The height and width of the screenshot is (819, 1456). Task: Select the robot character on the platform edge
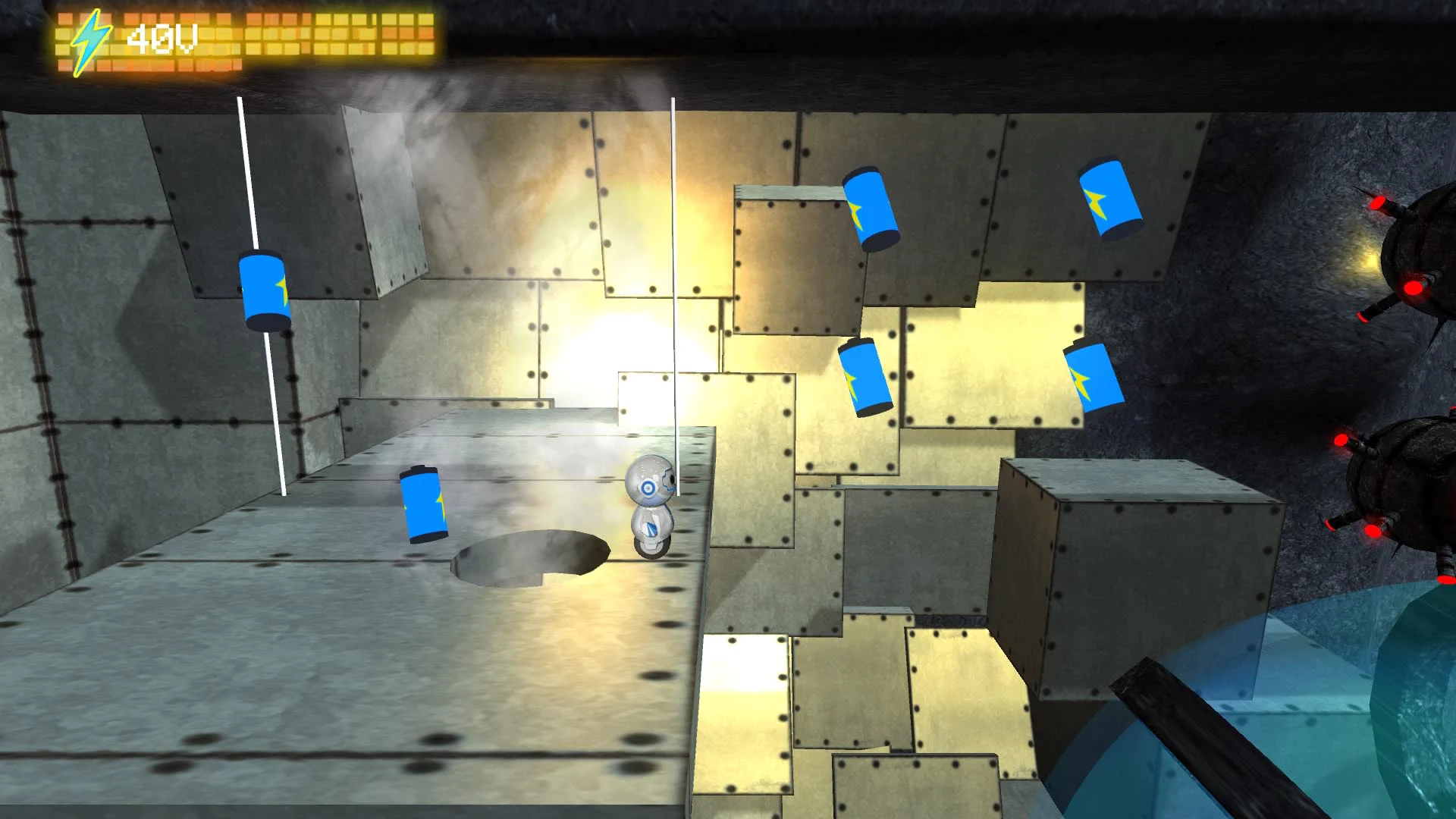pos(652,504)
